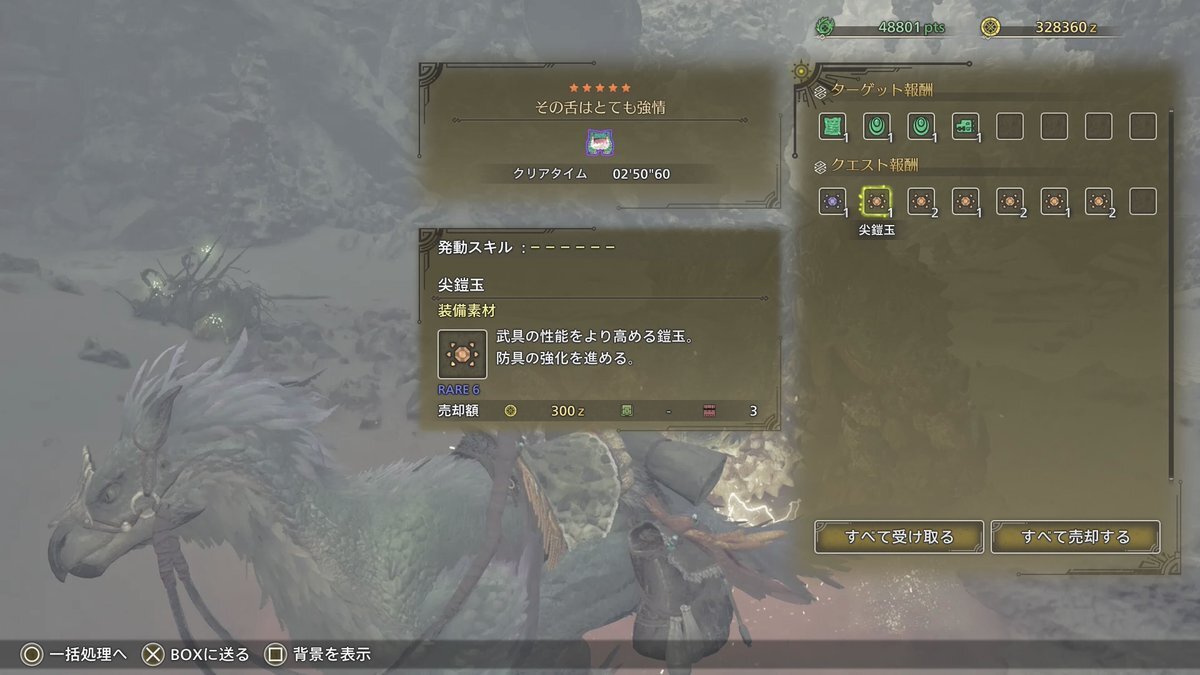This screenshot has height=675, width=1200.
Task: Select the green ticket target reward slot
Action: click(x=965, y=126)
